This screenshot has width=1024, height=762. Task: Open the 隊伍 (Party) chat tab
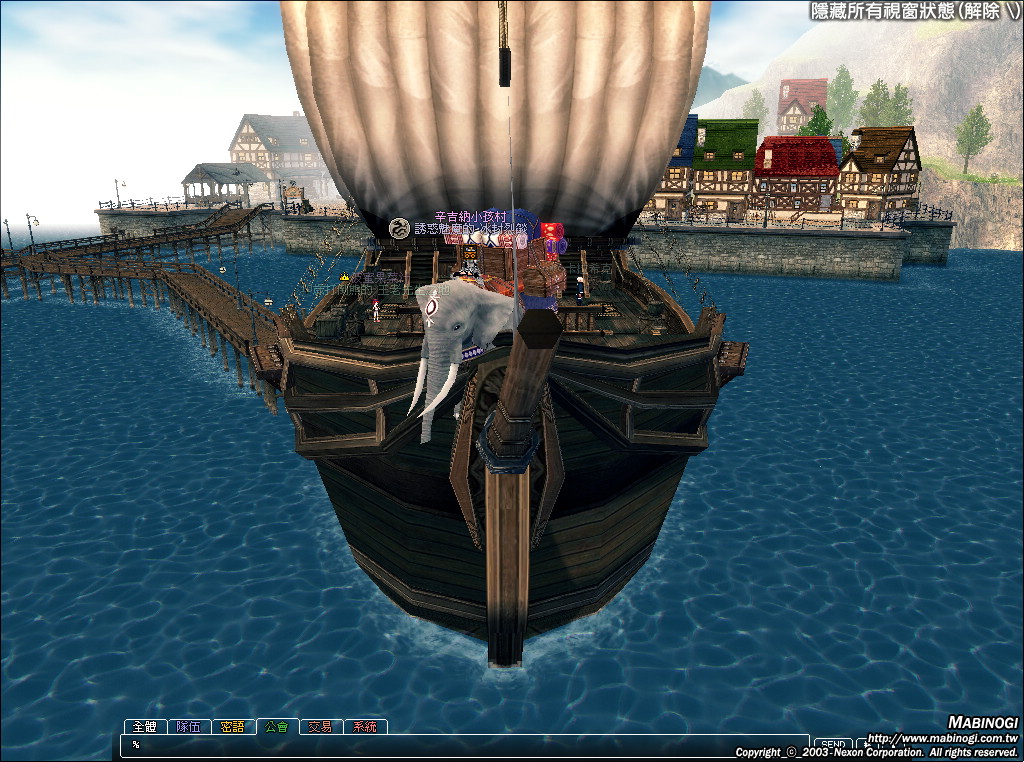[x=188, y=727]
